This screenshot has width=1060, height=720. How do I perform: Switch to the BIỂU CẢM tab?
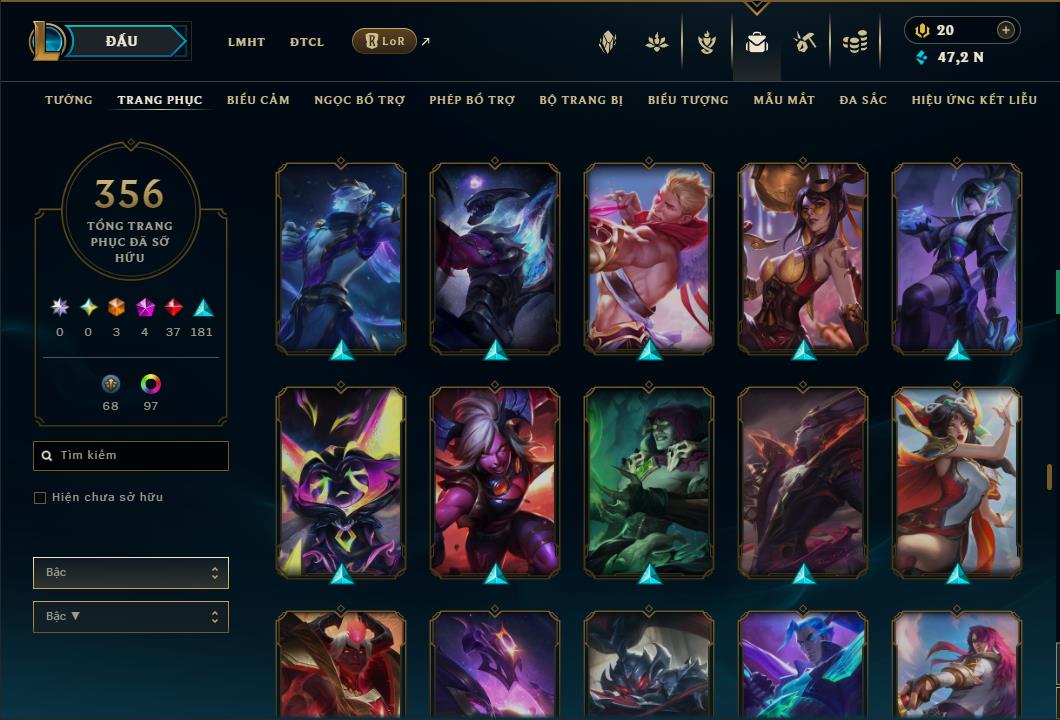(x=258, y=100)
